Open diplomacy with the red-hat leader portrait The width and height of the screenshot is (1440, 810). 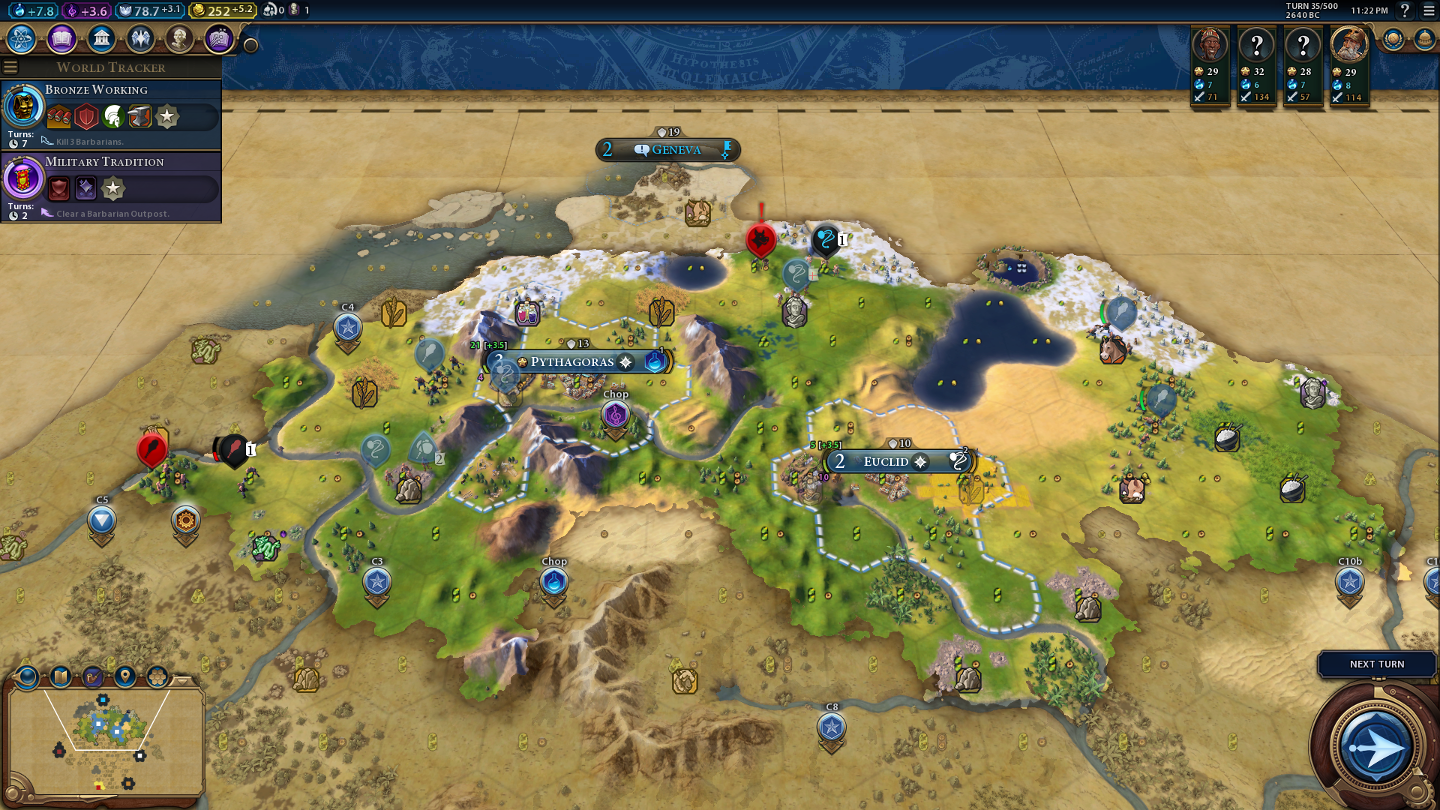coord(1211,45)
